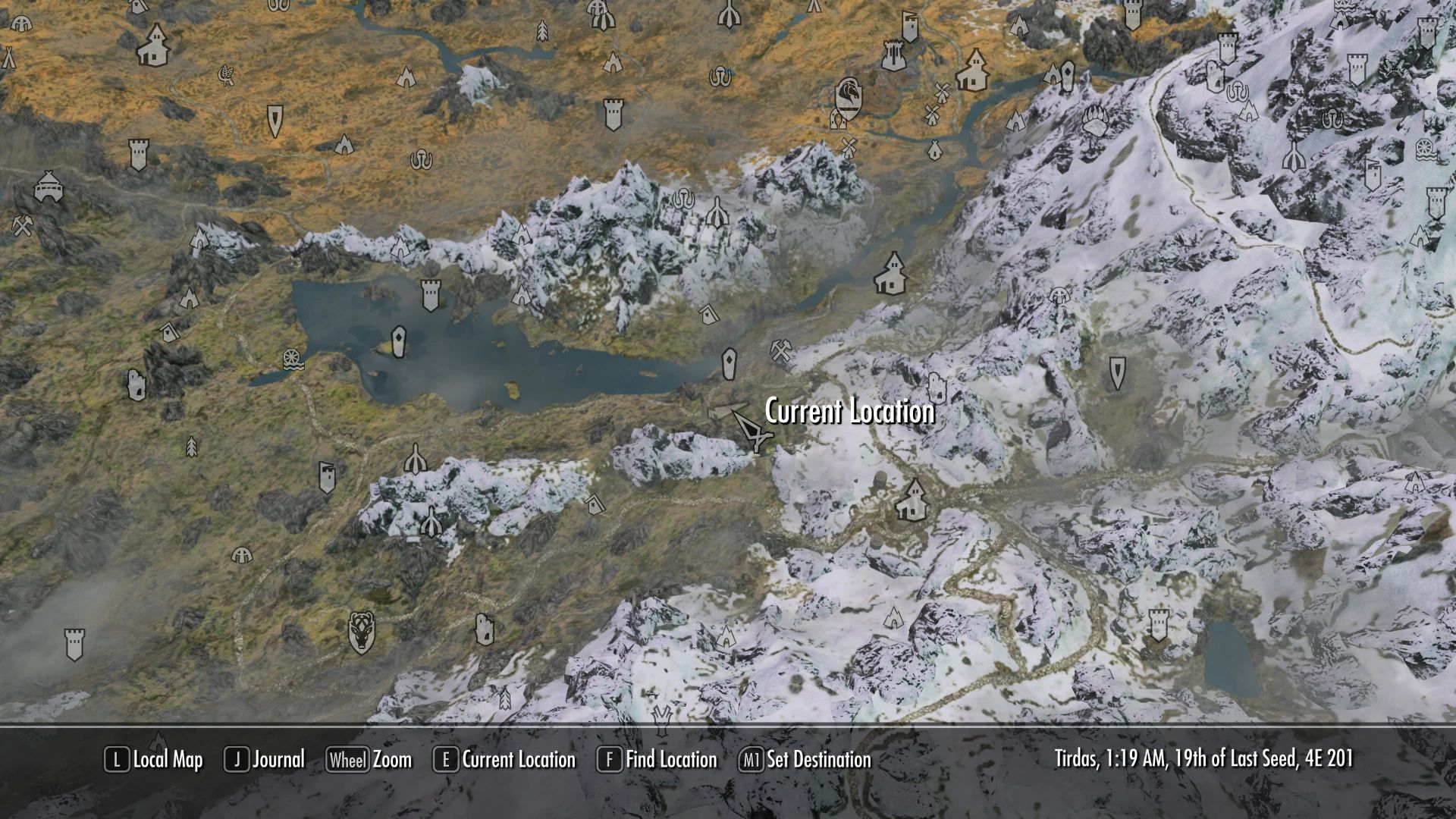Select the crossed-axes marker on the western edge
The height and width of the screenshot is (819, 1456).
coord(20,226)
